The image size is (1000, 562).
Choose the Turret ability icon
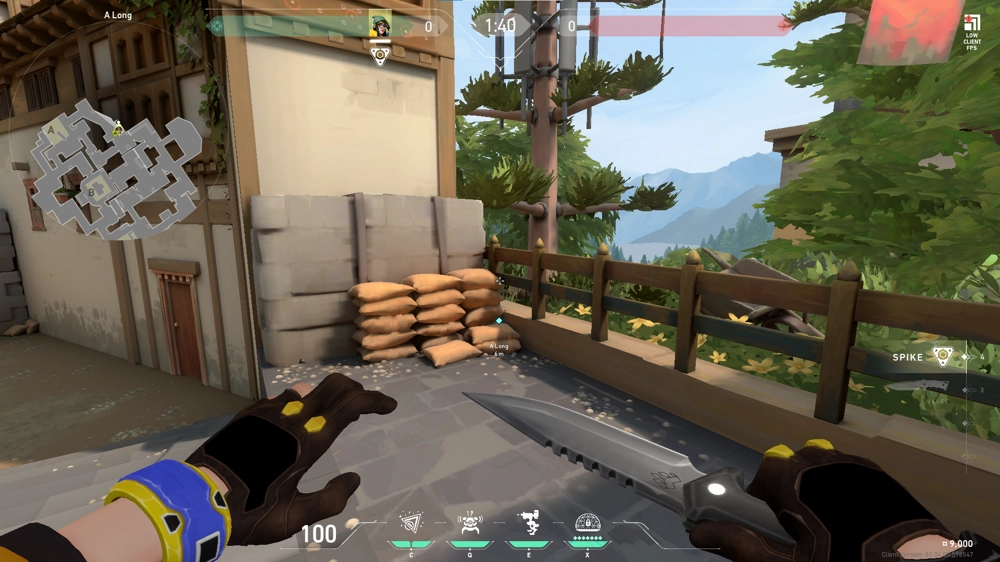click(x=528, y=522)
